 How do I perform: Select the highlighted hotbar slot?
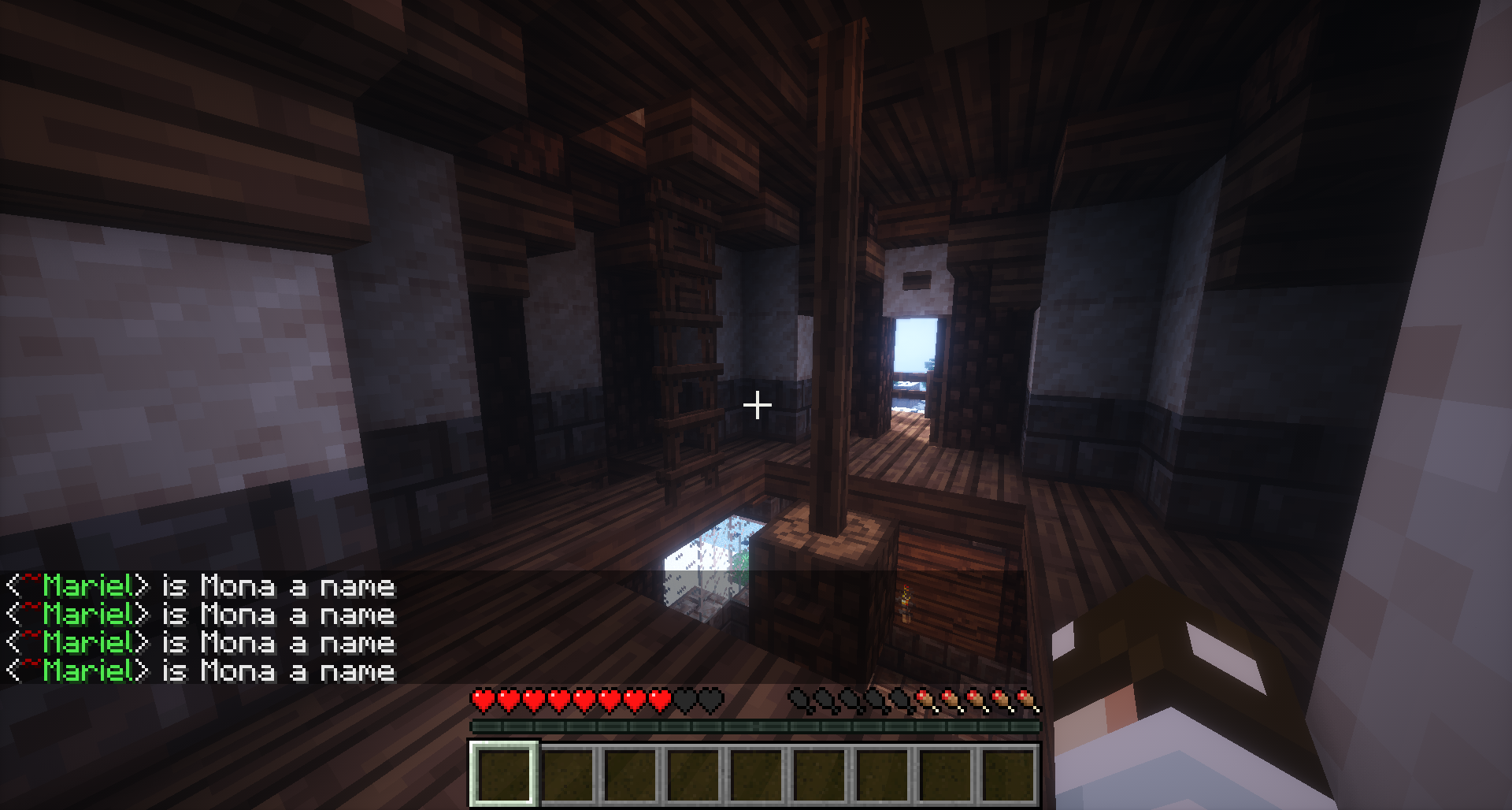tap(504, 775)
